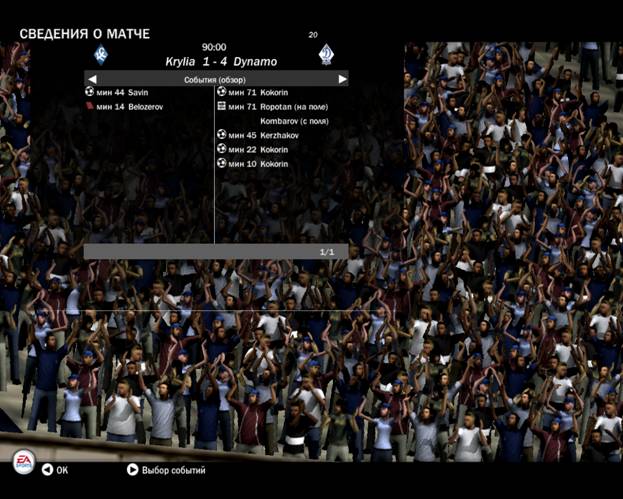Viewport: 623px width, 499px height.
Task: Choose Belozerov's minute 14 card event
Action: click(130, 106)
